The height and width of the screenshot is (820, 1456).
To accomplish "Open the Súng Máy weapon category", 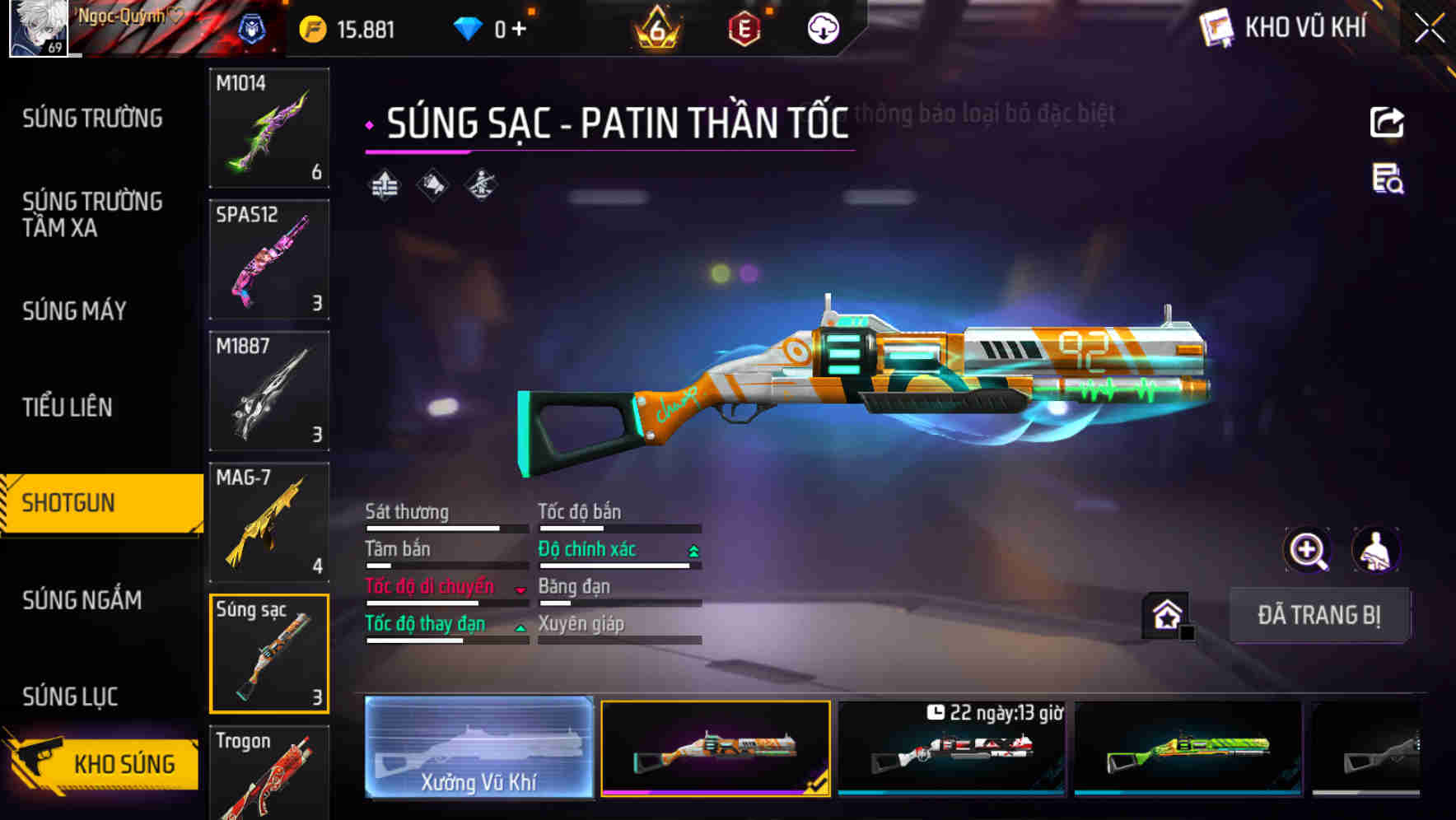I will click(74, 310).
